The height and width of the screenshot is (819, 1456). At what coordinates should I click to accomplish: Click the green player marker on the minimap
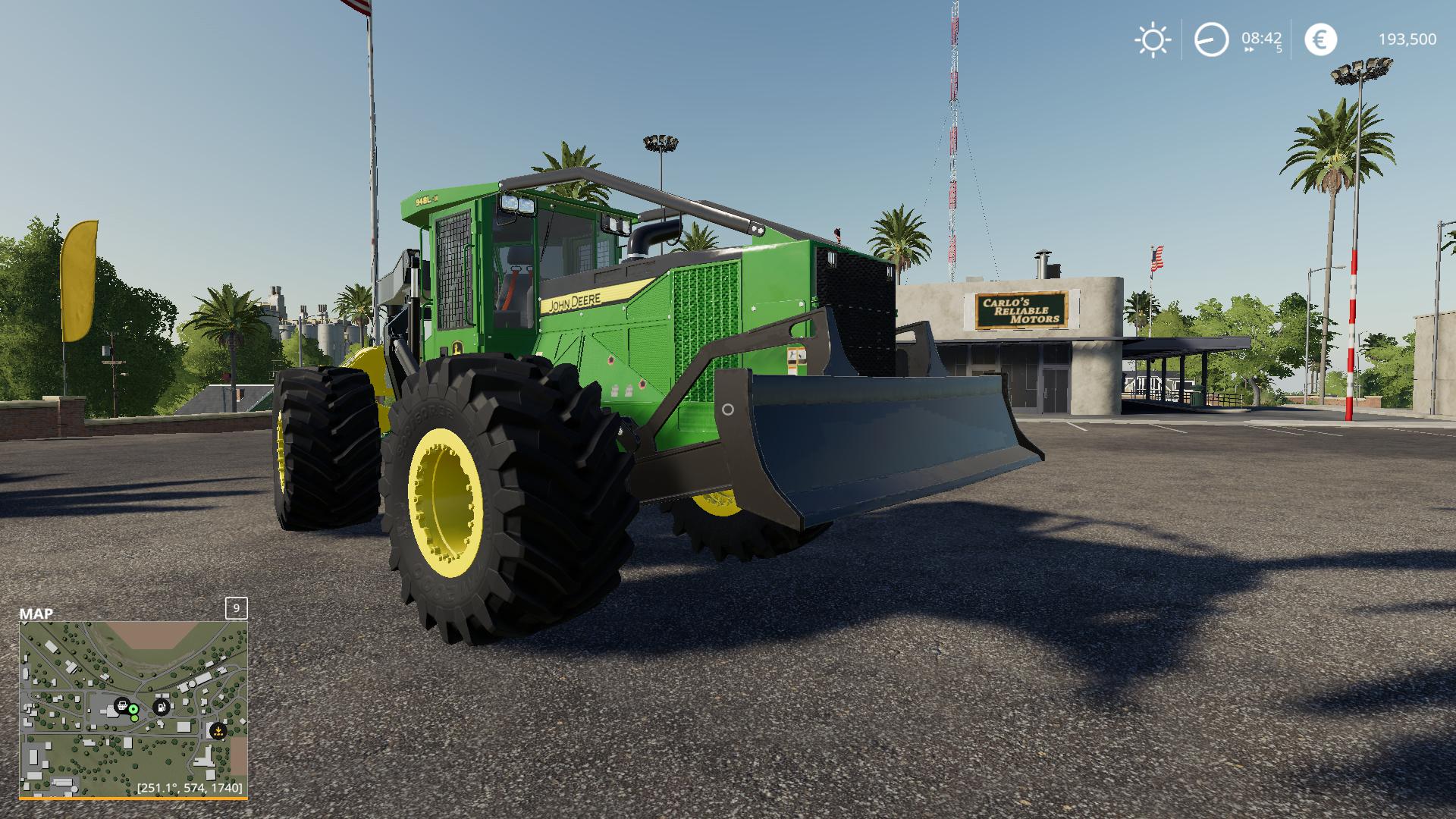[x=133, y=709]
